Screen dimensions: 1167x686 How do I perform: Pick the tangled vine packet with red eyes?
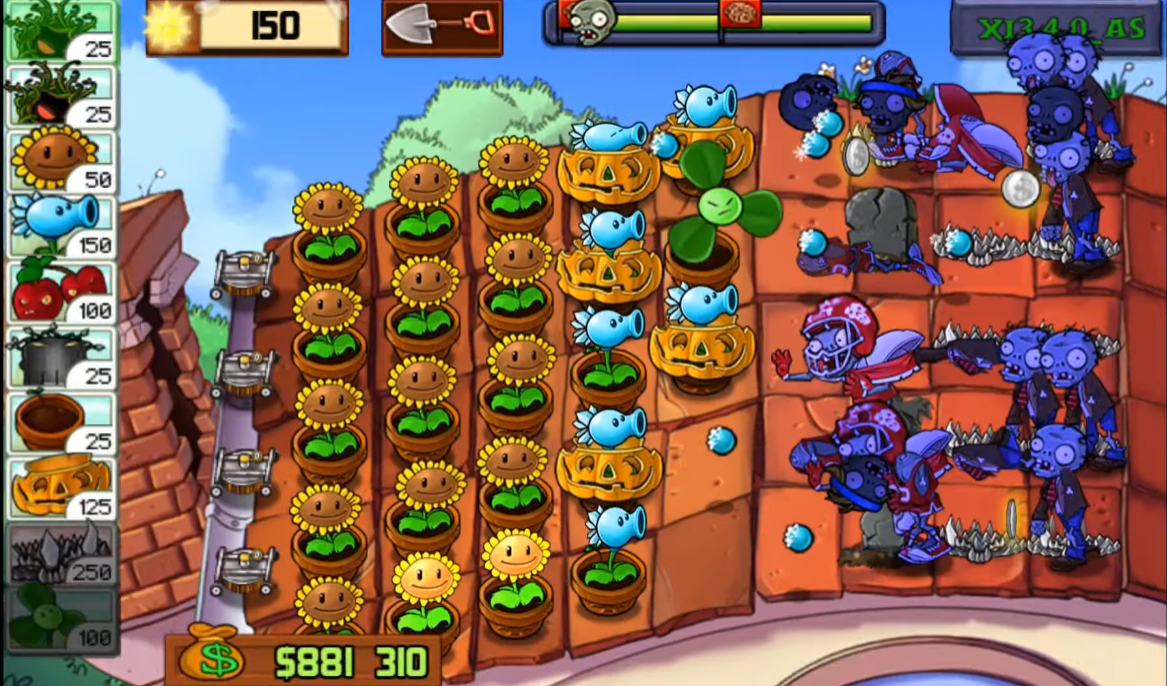point(62,94)
